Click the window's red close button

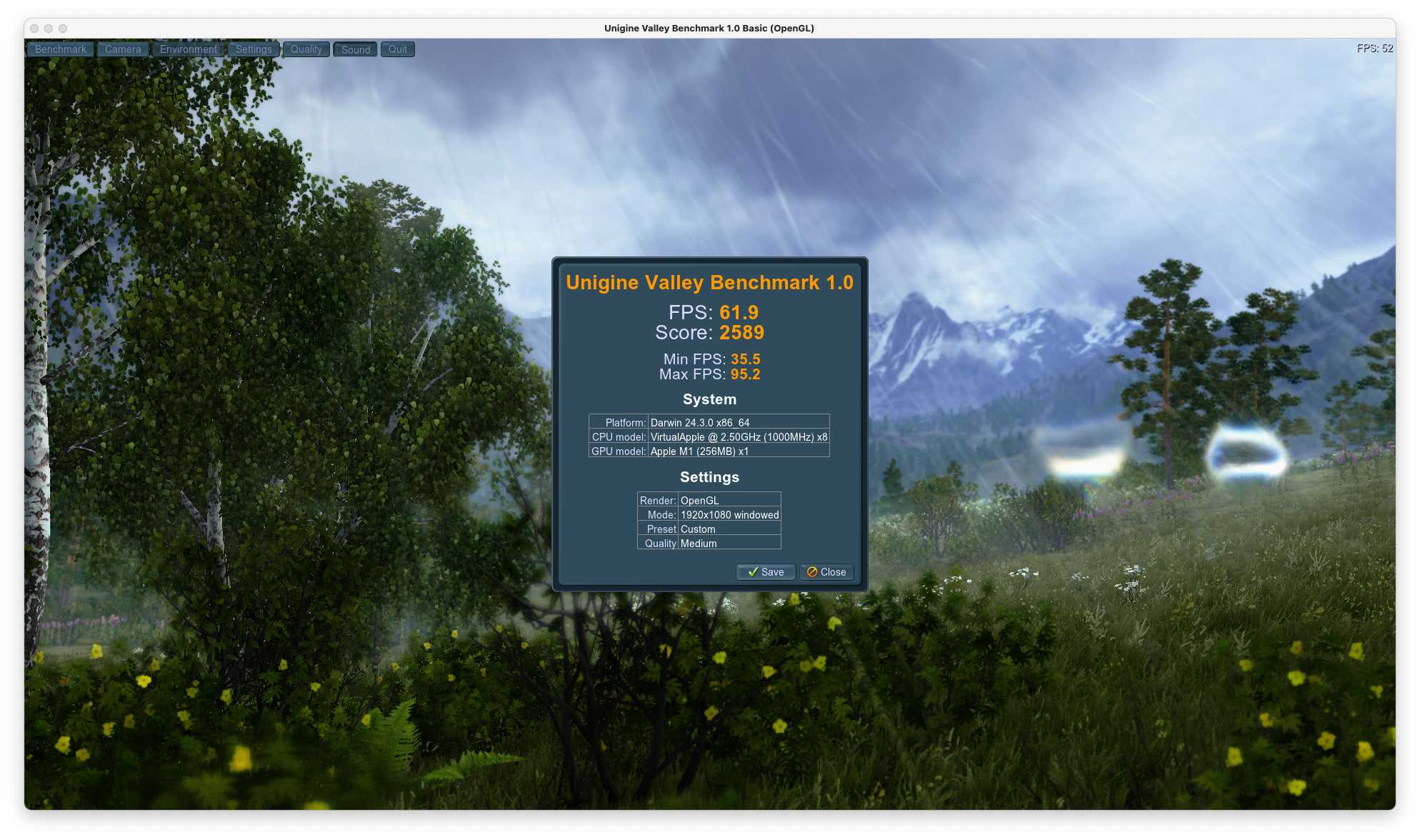(34, 29)
